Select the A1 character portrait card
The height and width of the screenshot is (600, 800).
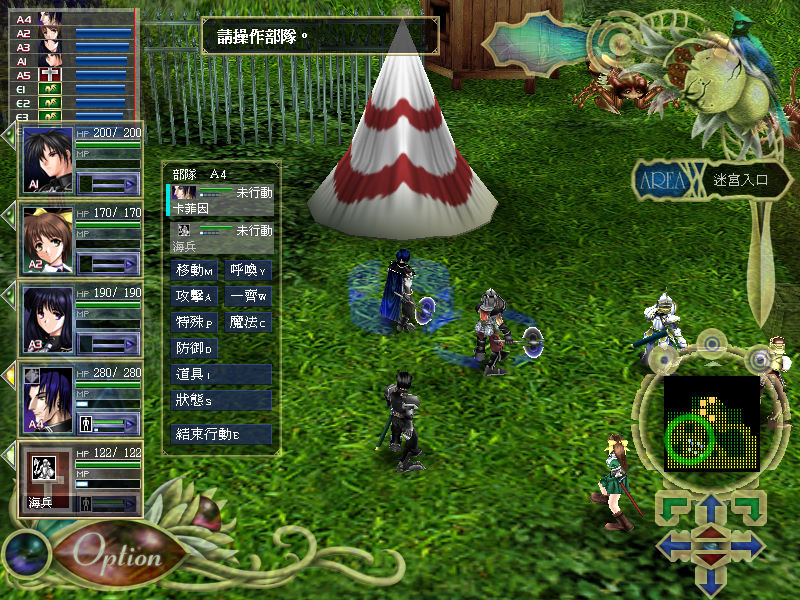click(x=46, y=160)
